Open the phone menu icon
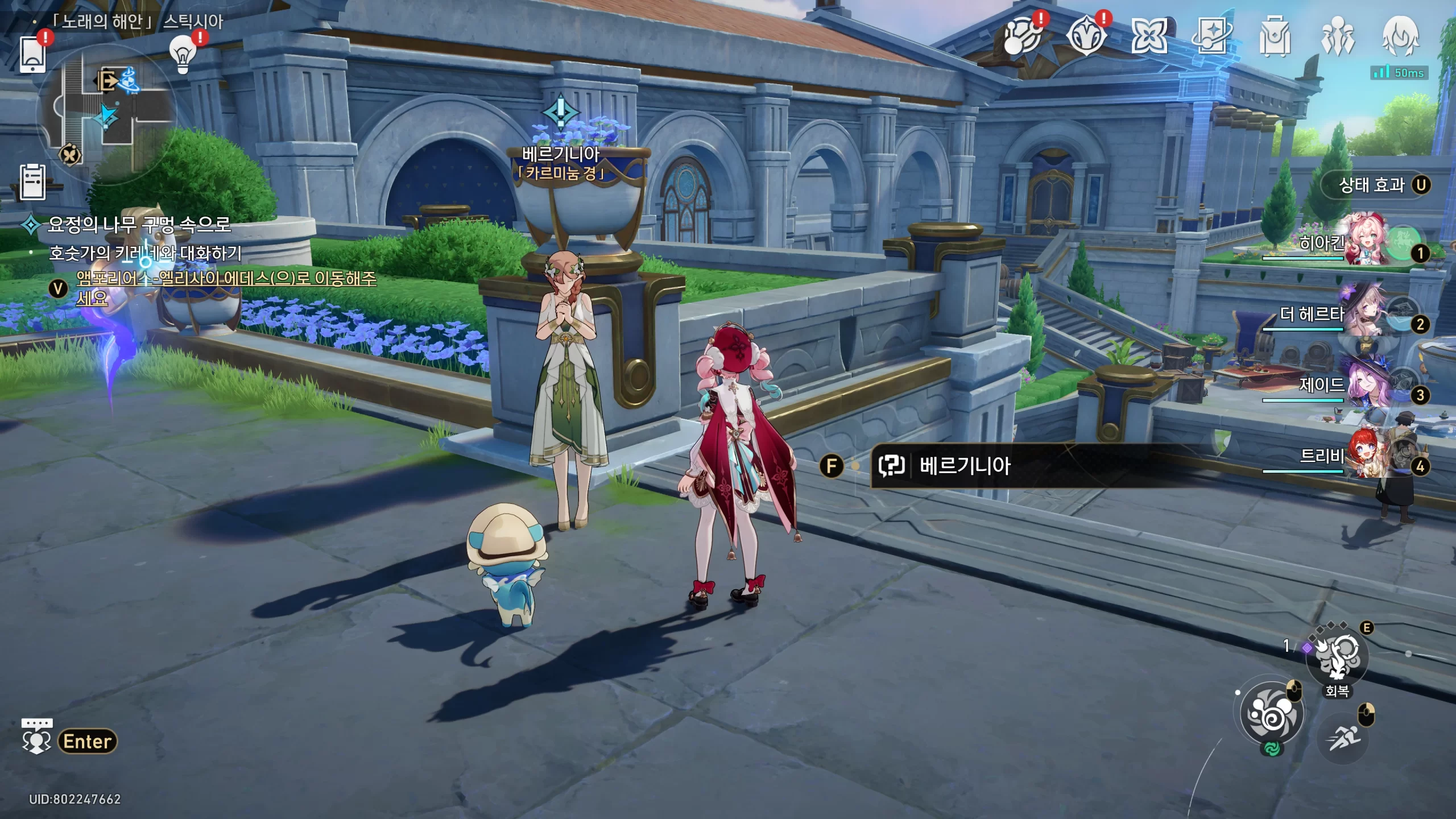The height and width of the screenshot is (819, 1456). click(33, 55)
